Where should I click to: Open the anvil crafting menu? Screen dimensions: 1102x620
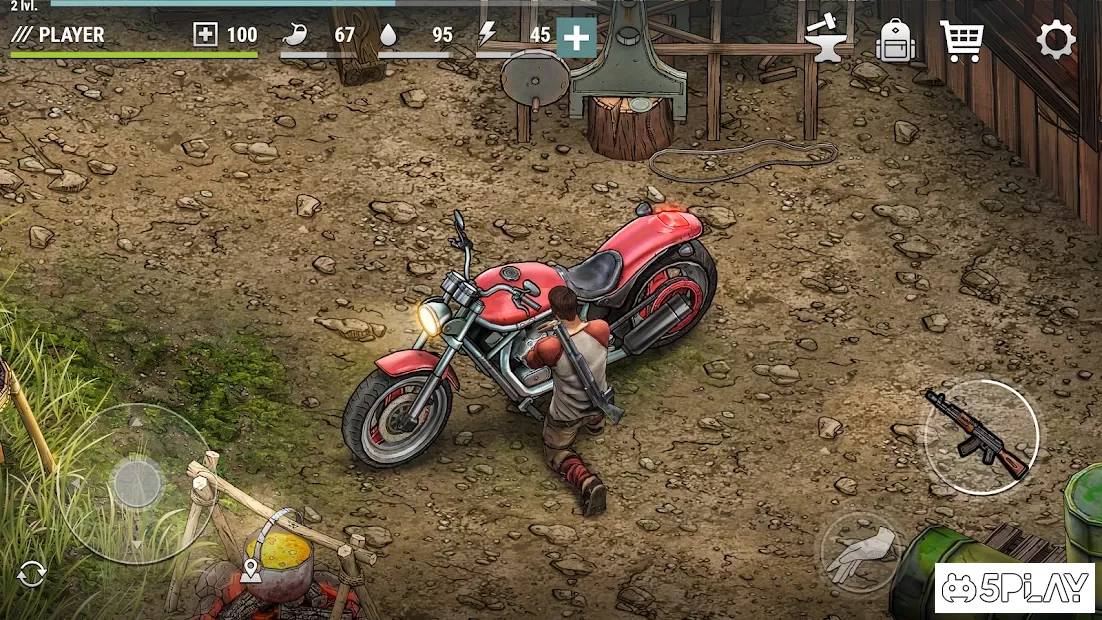coord(829,39)
